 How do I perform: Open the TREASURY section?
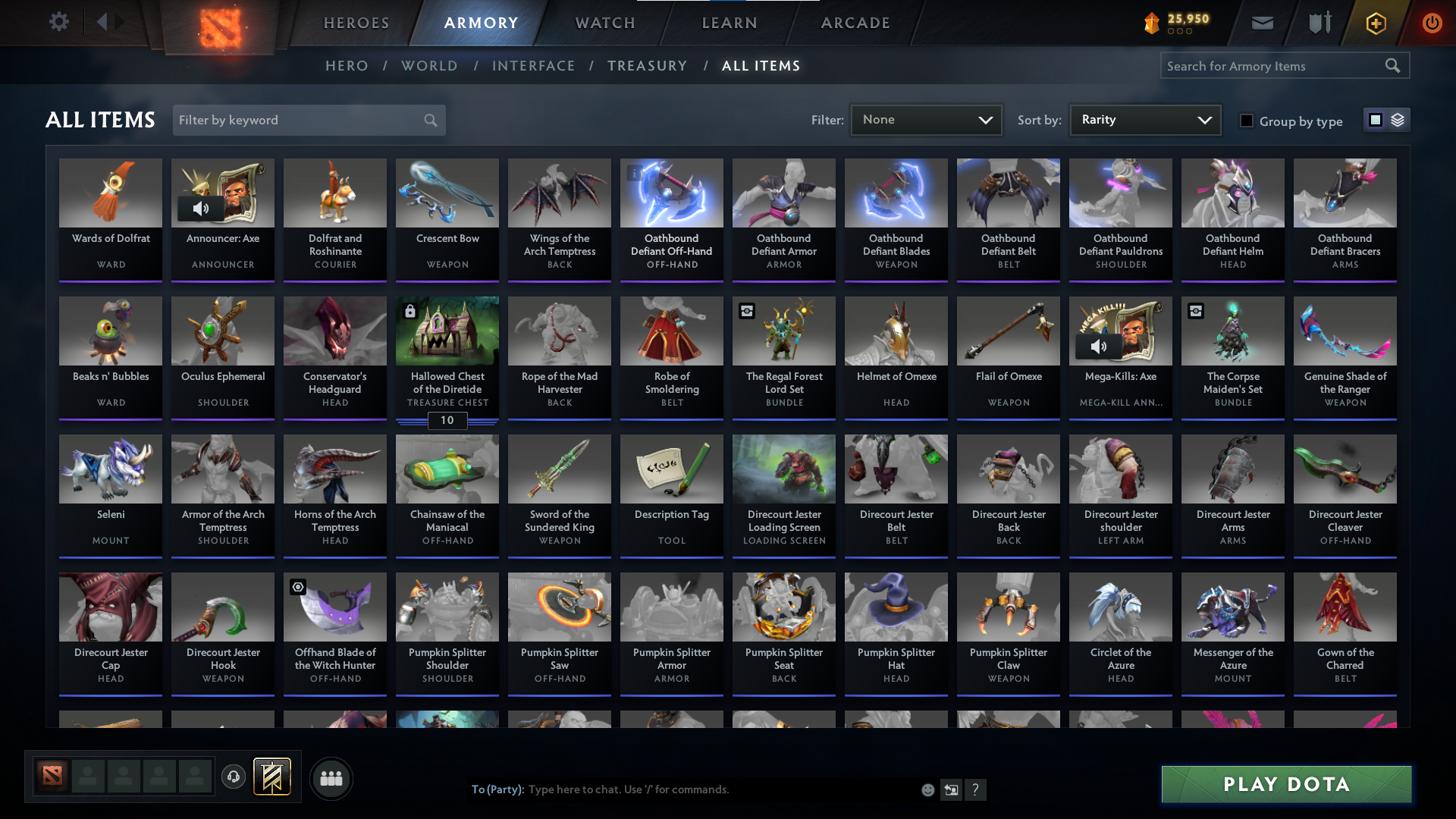tap(647, 66)
